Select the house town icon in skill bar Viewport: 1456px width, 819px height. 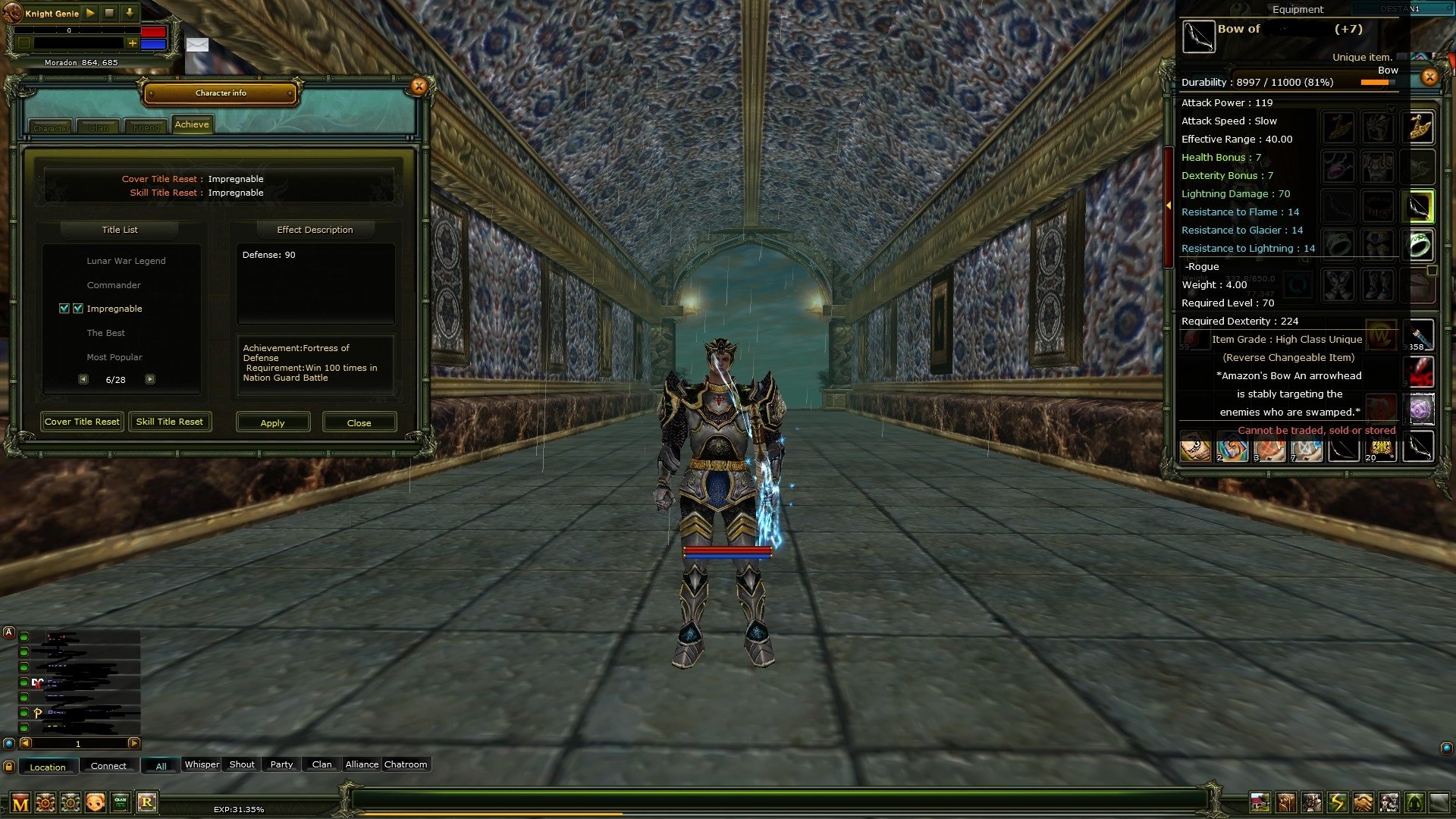point(1260,801)
